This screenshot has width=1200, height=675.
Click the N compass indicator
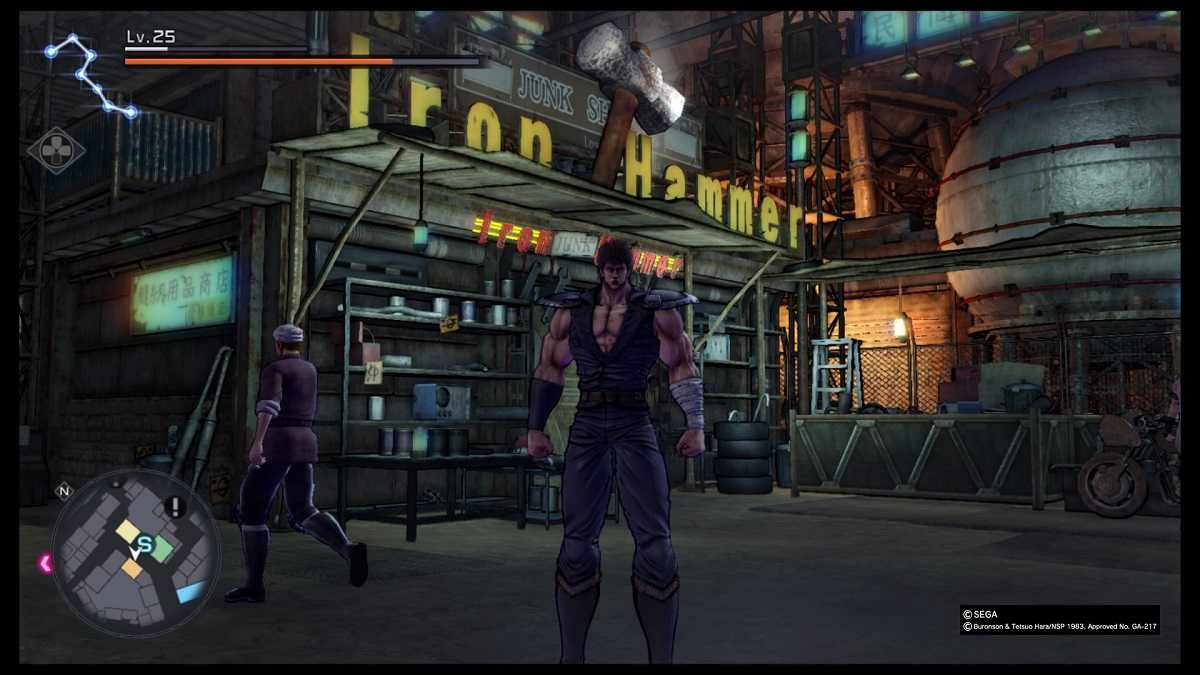pyautogui.click(x=64, y=490)
